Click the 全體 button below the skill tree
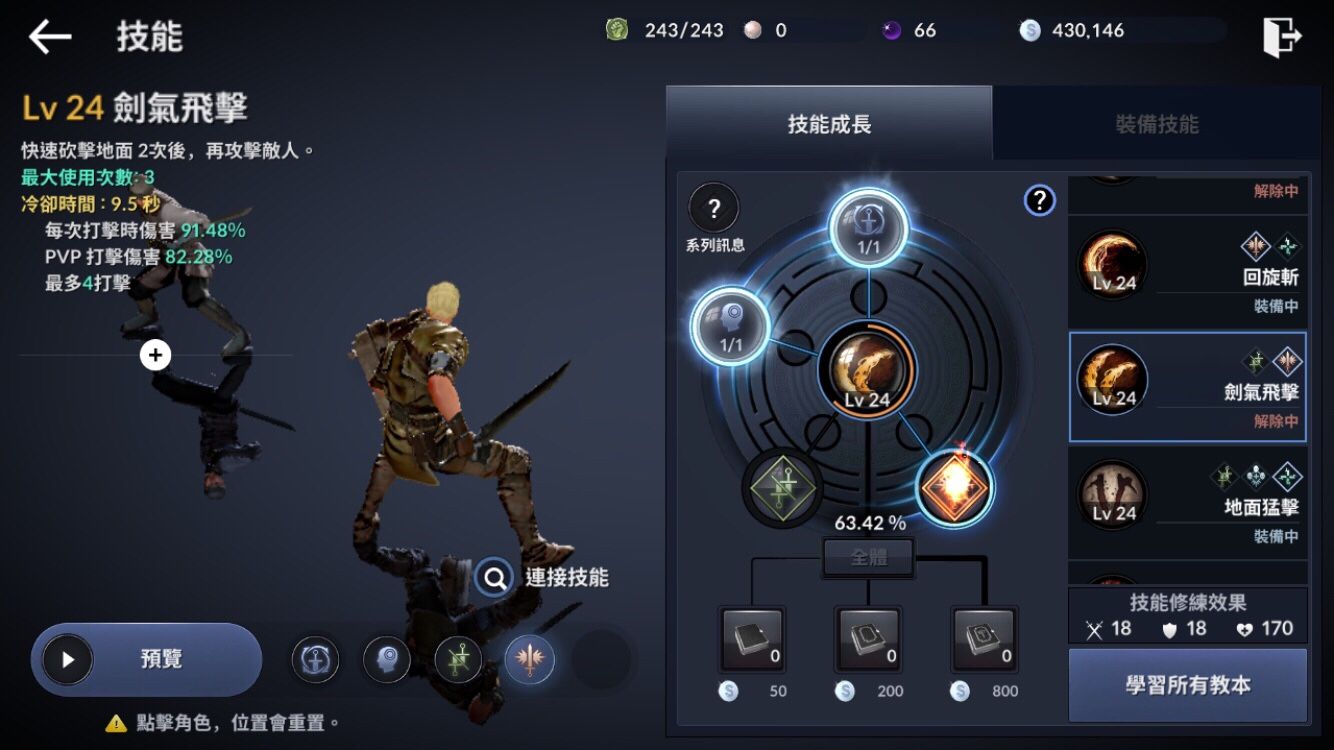This screenshot has height=750, width=1334. click(x=866, y=557)
